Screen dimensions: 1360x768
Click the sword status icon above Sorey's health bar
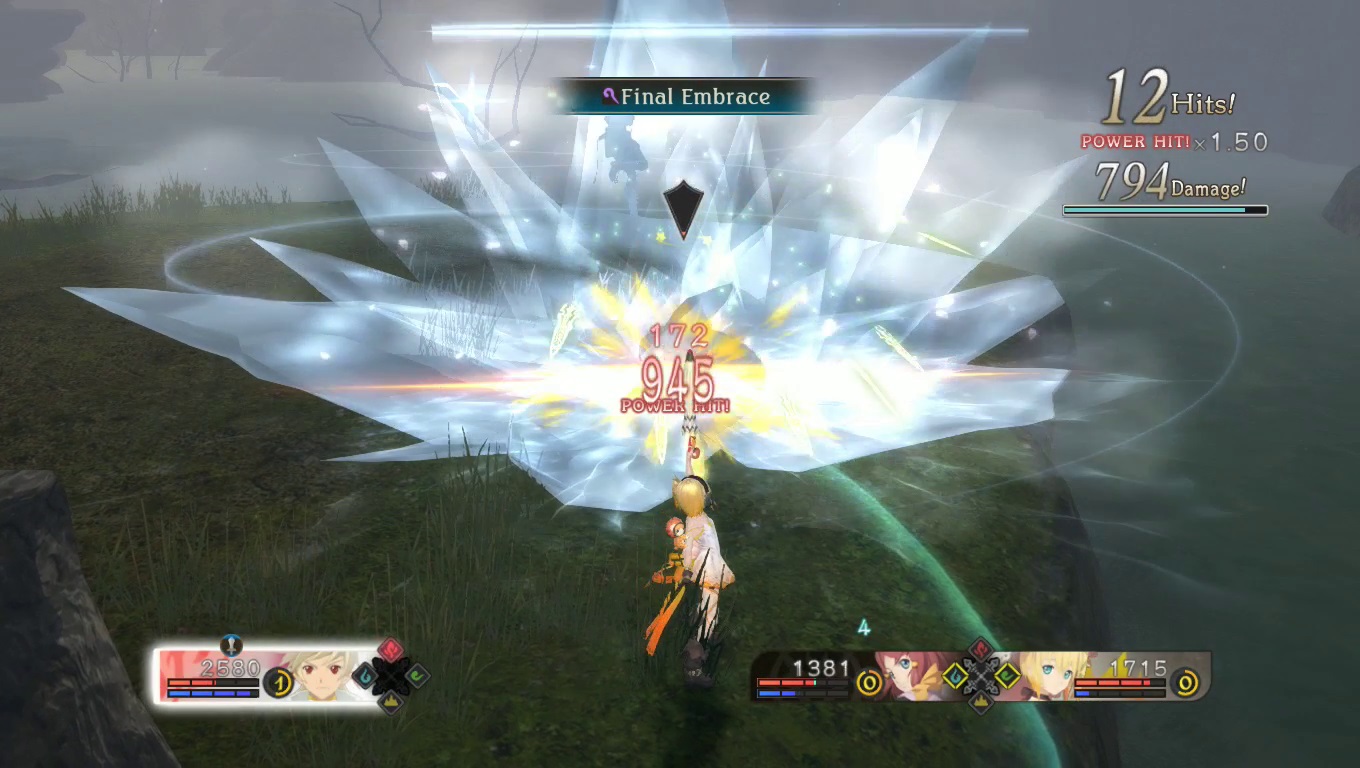pyautogui.click(x=230, y=646)
